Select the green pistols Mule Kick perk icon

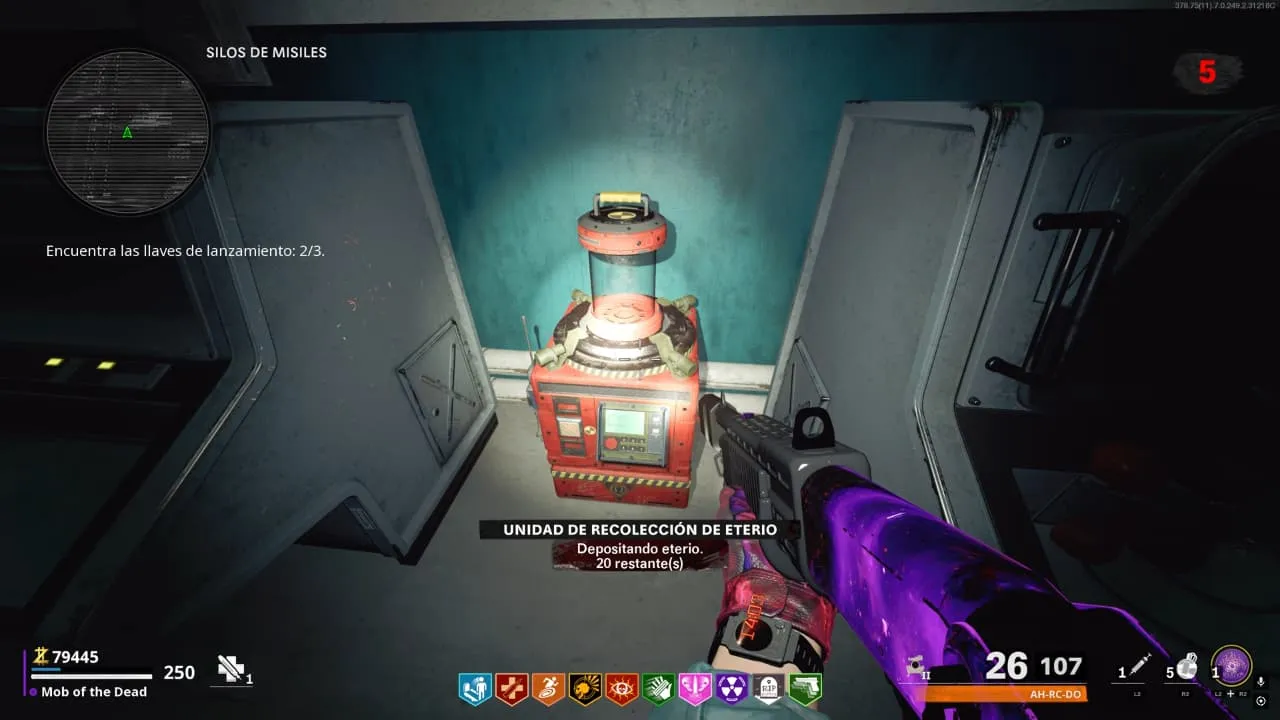805,688
